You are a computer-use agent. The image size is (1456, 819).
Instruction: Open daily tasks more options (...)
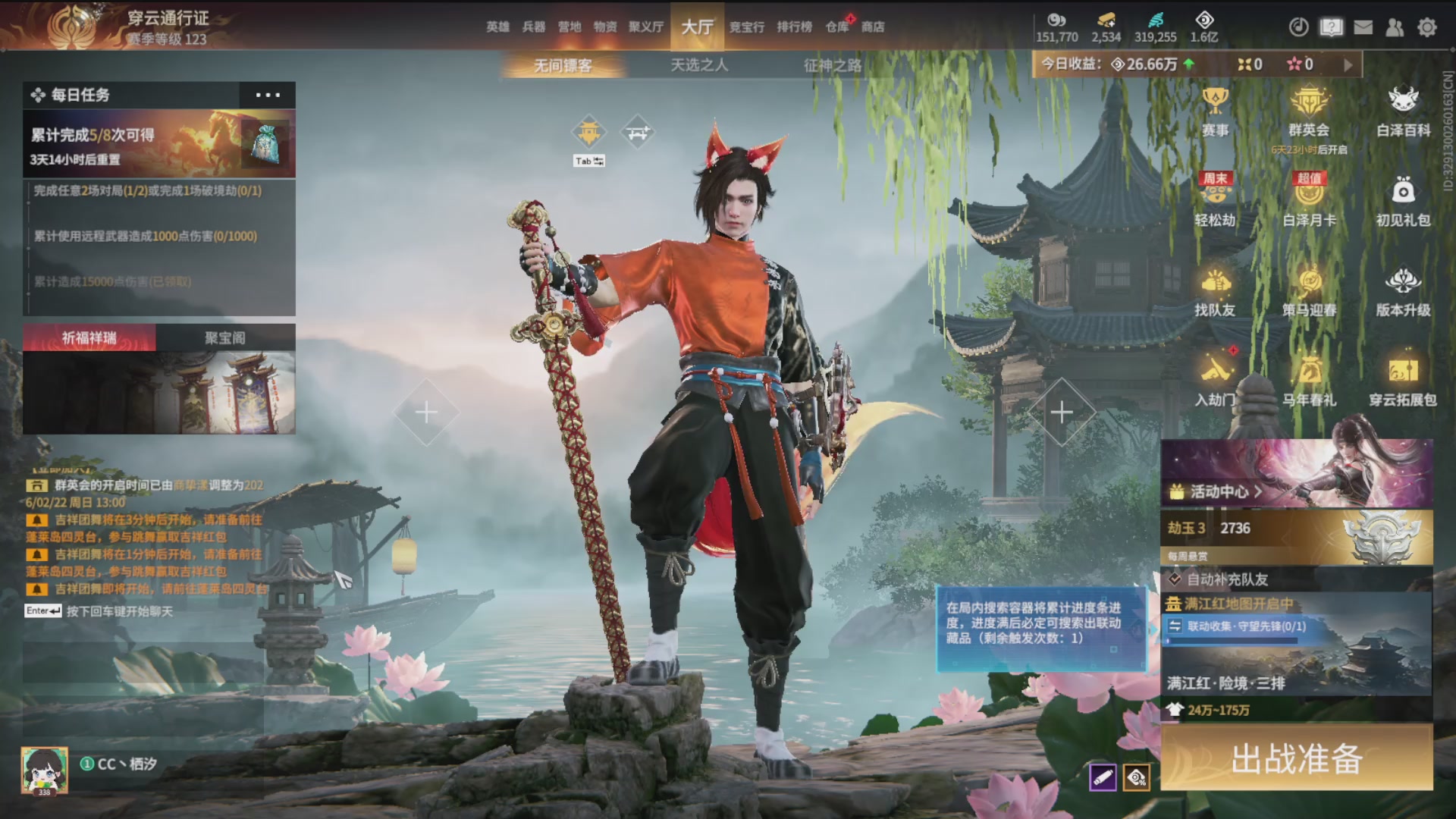click(x=267, y=95)
